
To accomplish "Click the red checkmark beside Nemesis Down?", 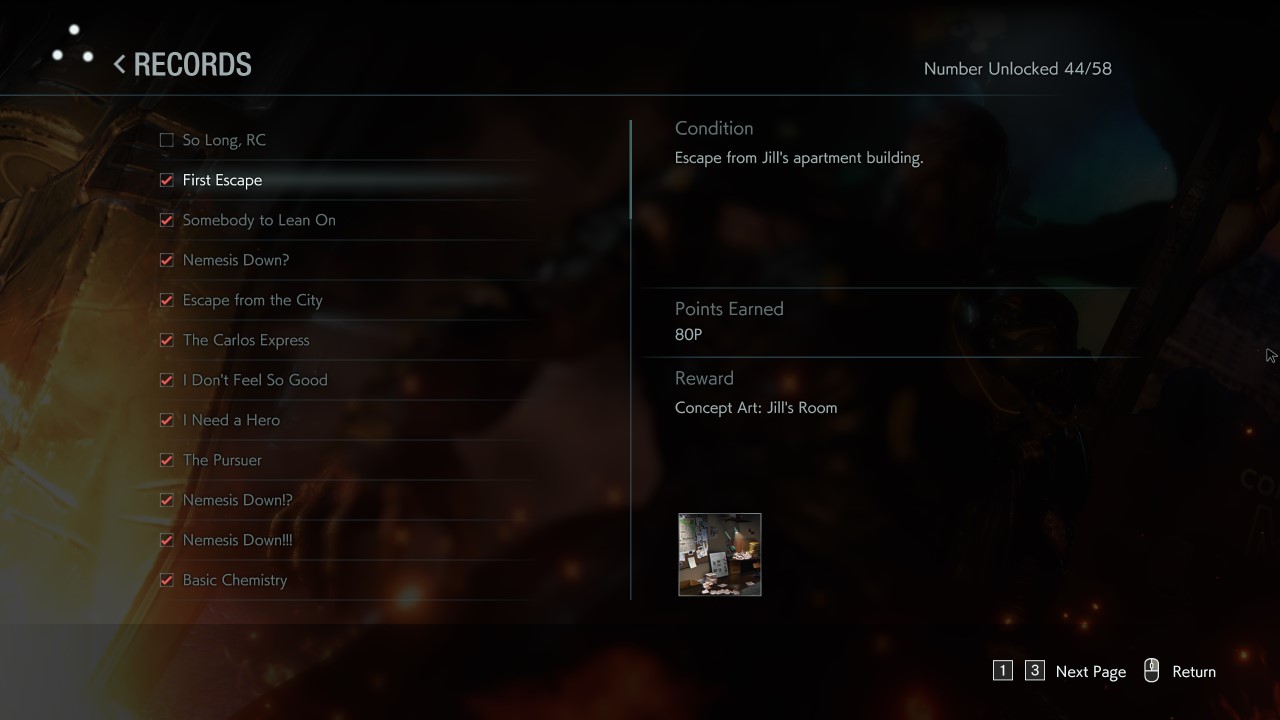I will point(166,260).
